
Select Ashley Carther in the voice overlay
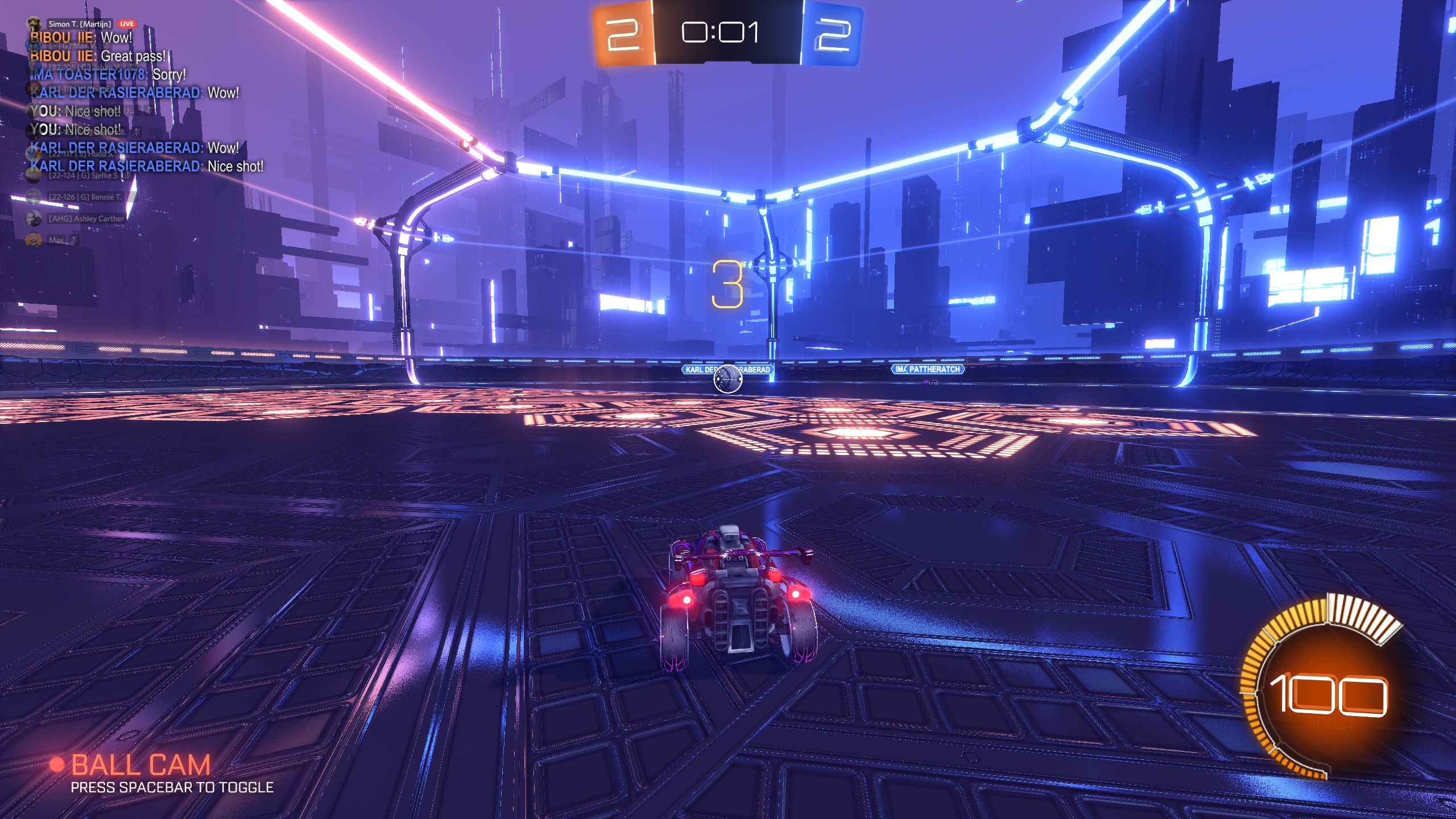tap(85, 218)
